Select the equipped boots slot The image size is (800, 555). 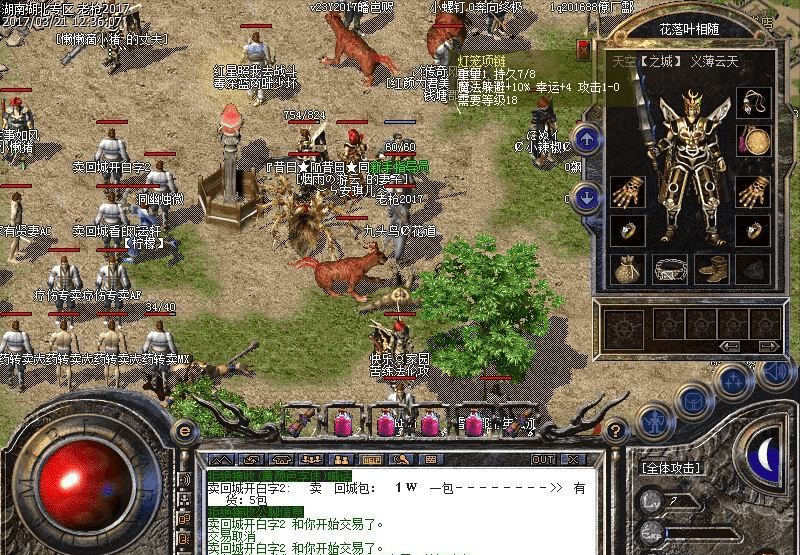pos(712,268)
